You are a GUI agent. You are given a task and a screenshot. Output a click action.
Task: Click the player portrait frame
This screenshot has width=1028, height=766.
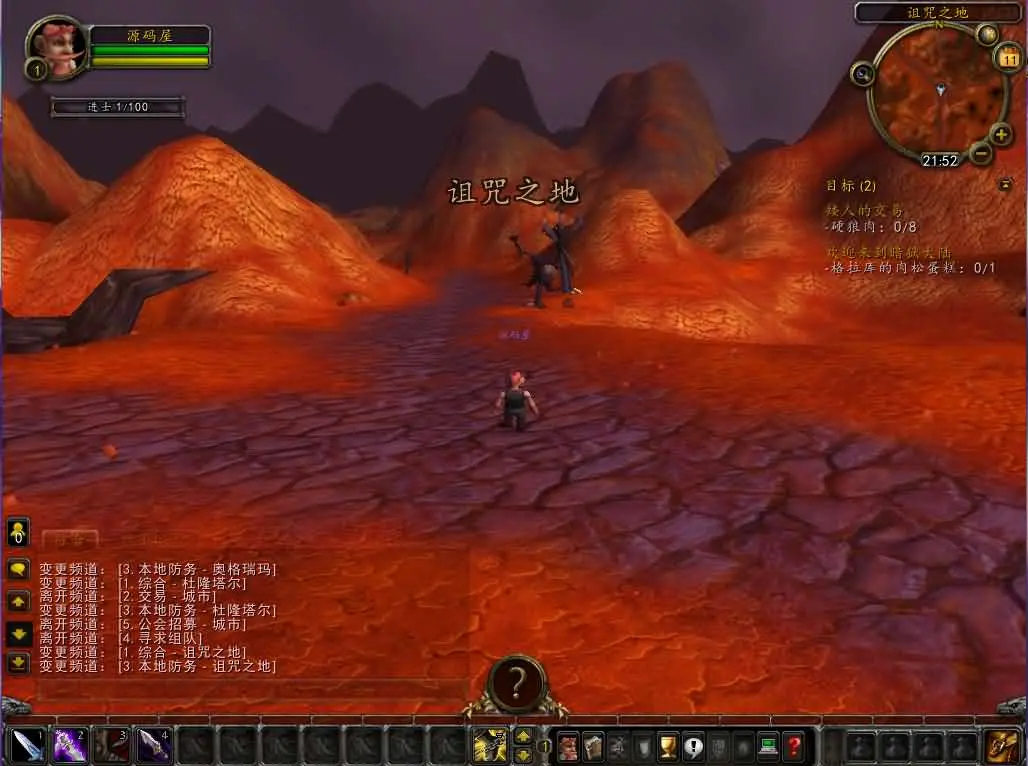pos(57,45)
